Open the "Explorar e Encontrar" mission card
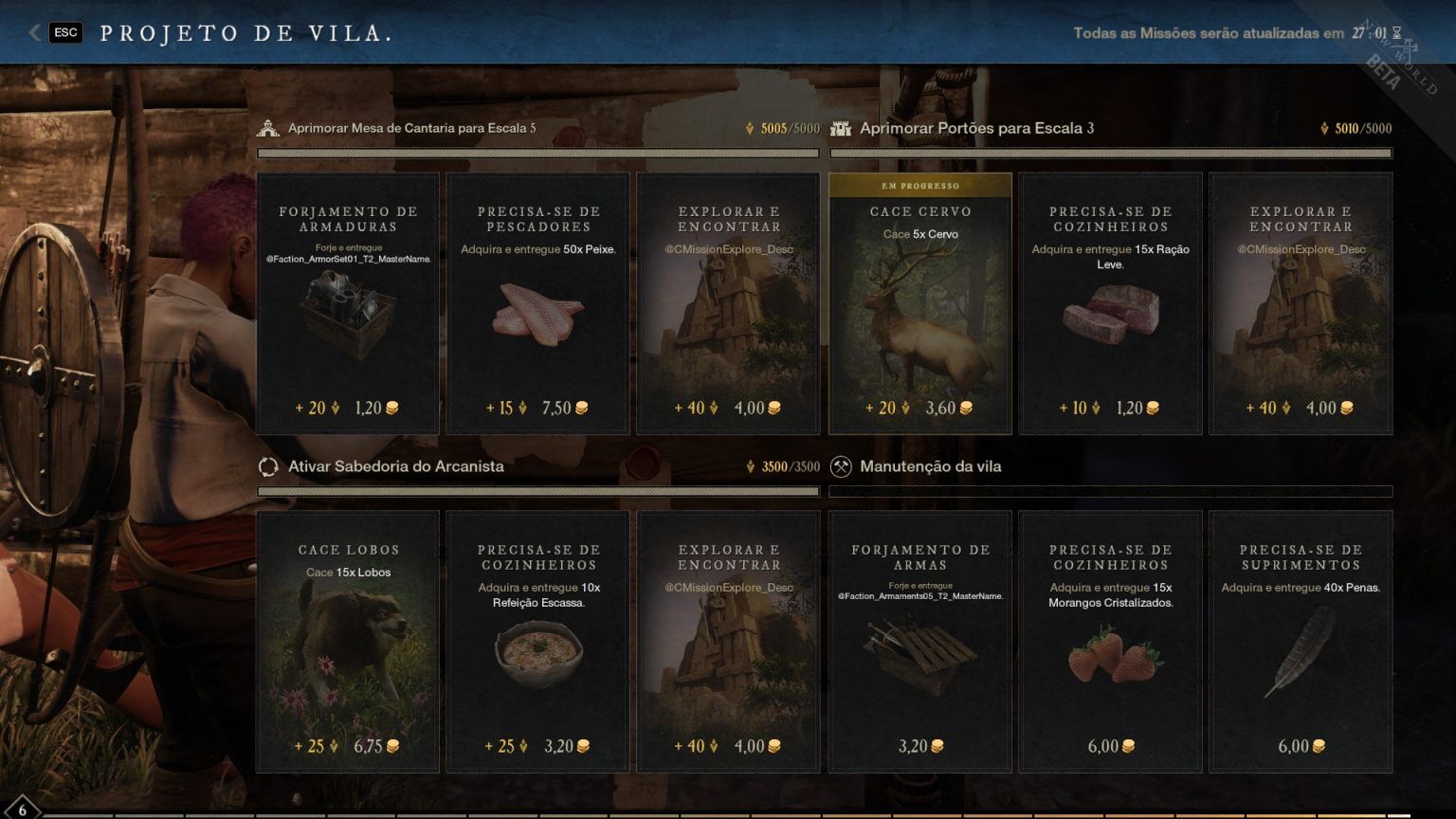The height and width of the screenshot is (819, 1456). click(727, 303)
